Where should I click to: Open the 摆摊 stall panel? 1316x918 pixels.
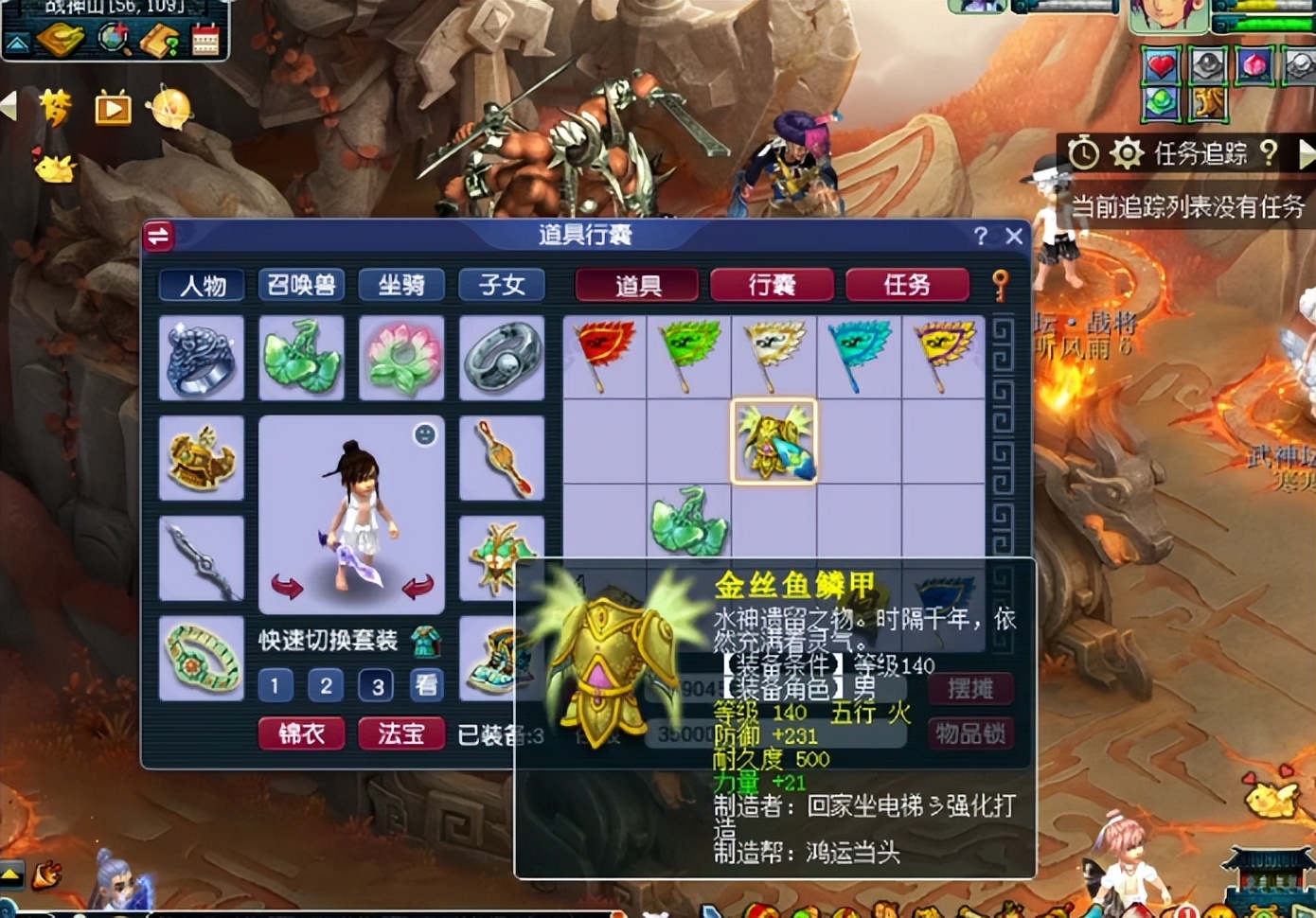[970, 689]
